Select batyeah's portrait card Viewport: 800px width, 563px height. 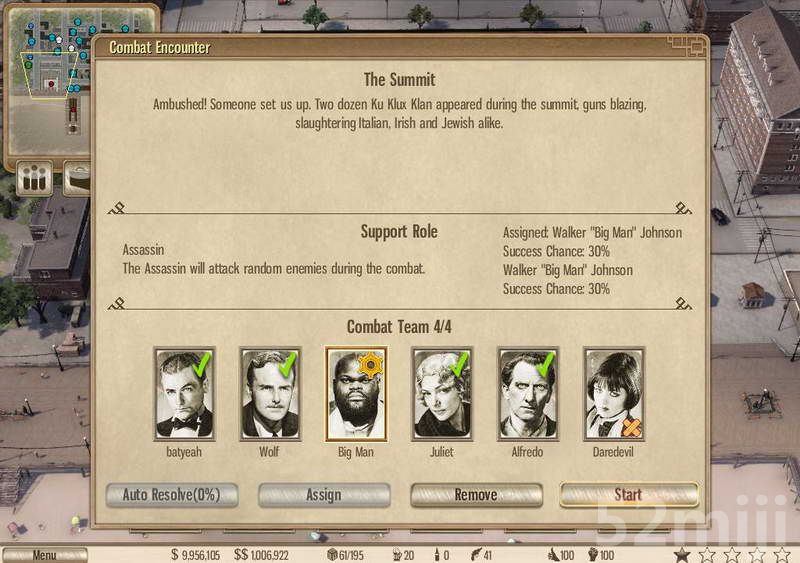(x=185, y=394)
